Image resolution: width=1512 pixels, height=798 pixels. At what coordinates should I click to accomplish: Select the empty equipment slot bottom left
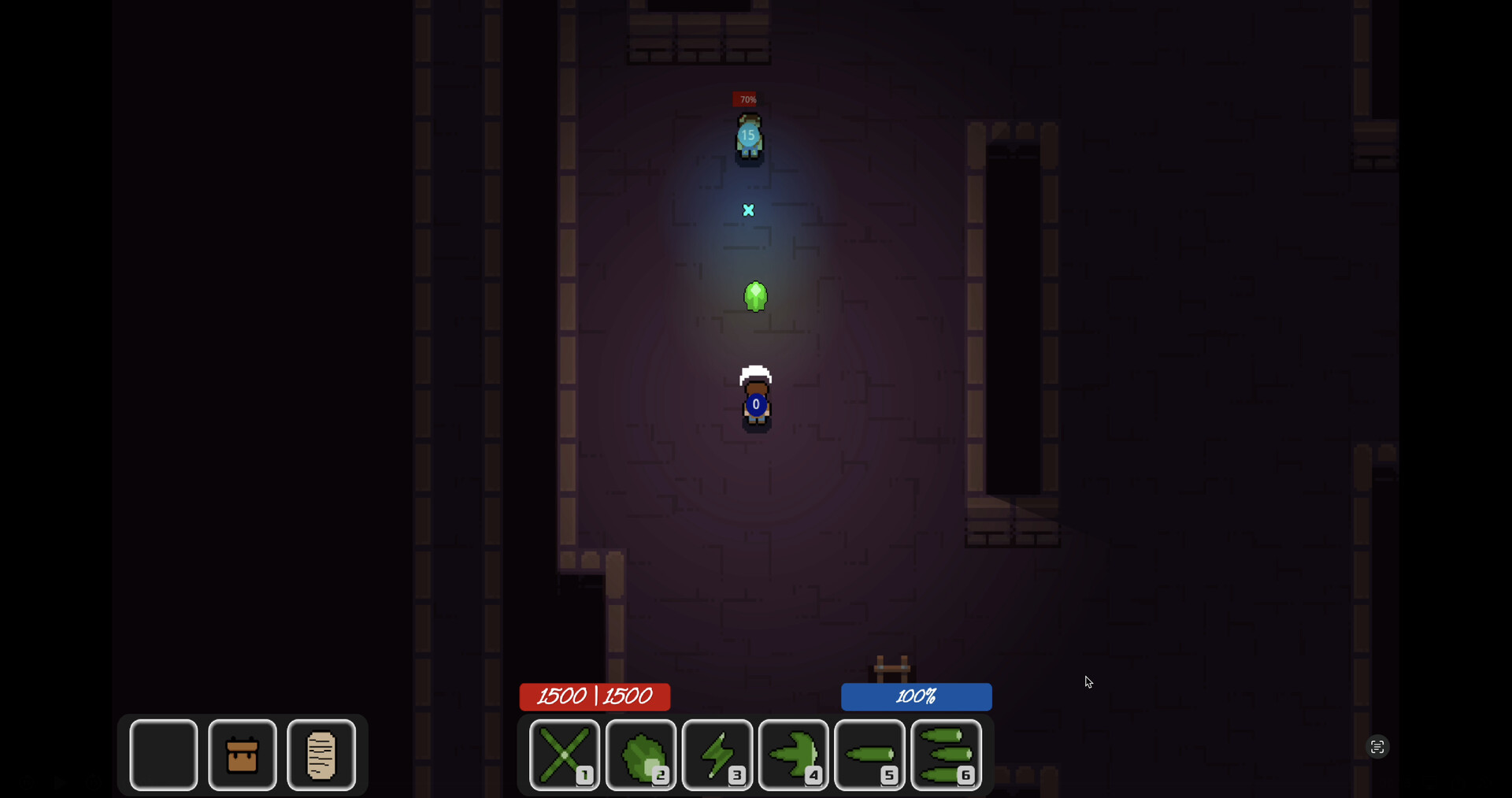tap(162, 755)
